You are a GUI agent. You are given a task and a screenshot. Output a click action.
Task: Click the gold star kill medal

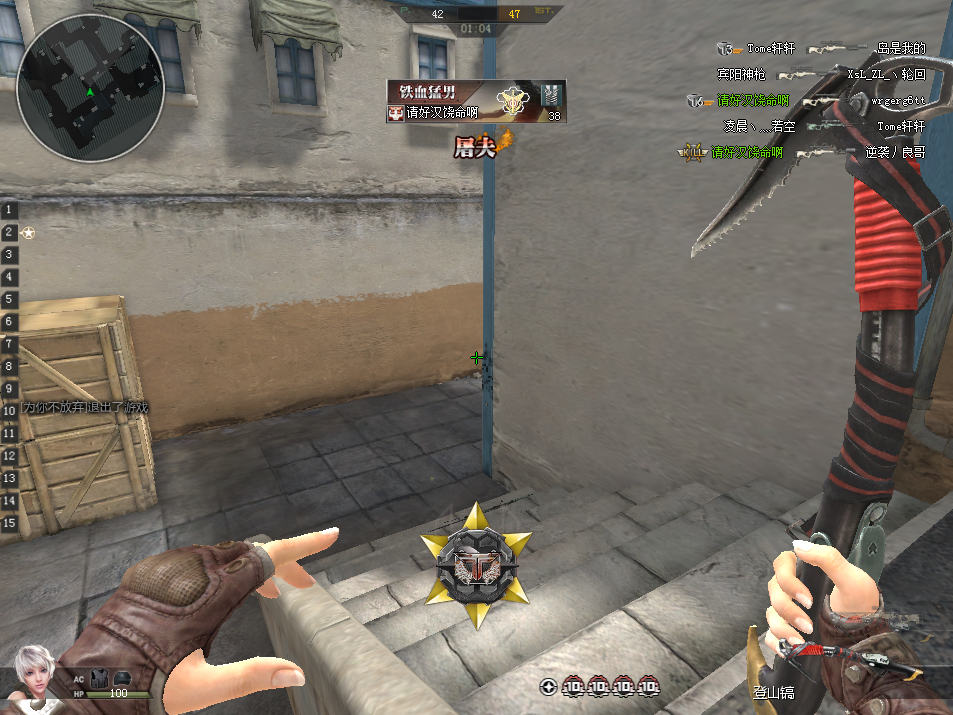point(476,568)
